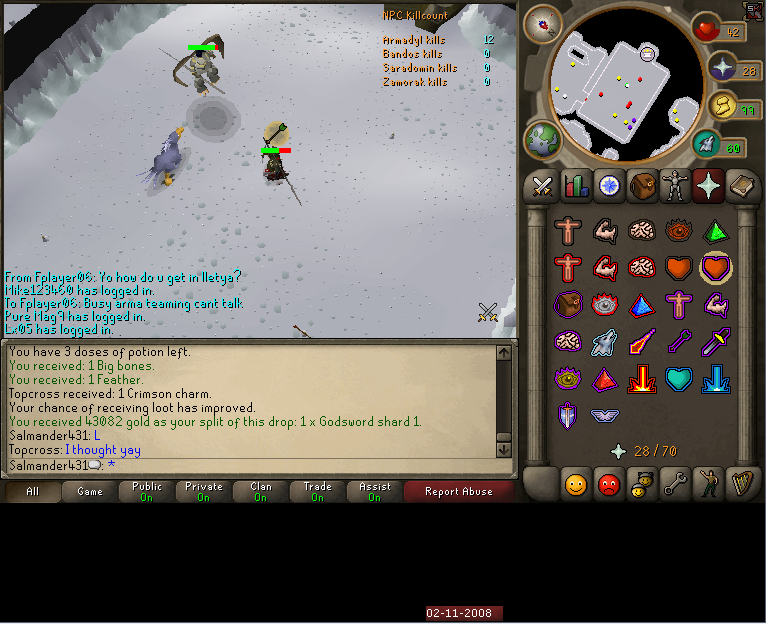Switch chat to the Game filter
The height and width of the screenshot is (624, 766).
[x=90, y=491]
